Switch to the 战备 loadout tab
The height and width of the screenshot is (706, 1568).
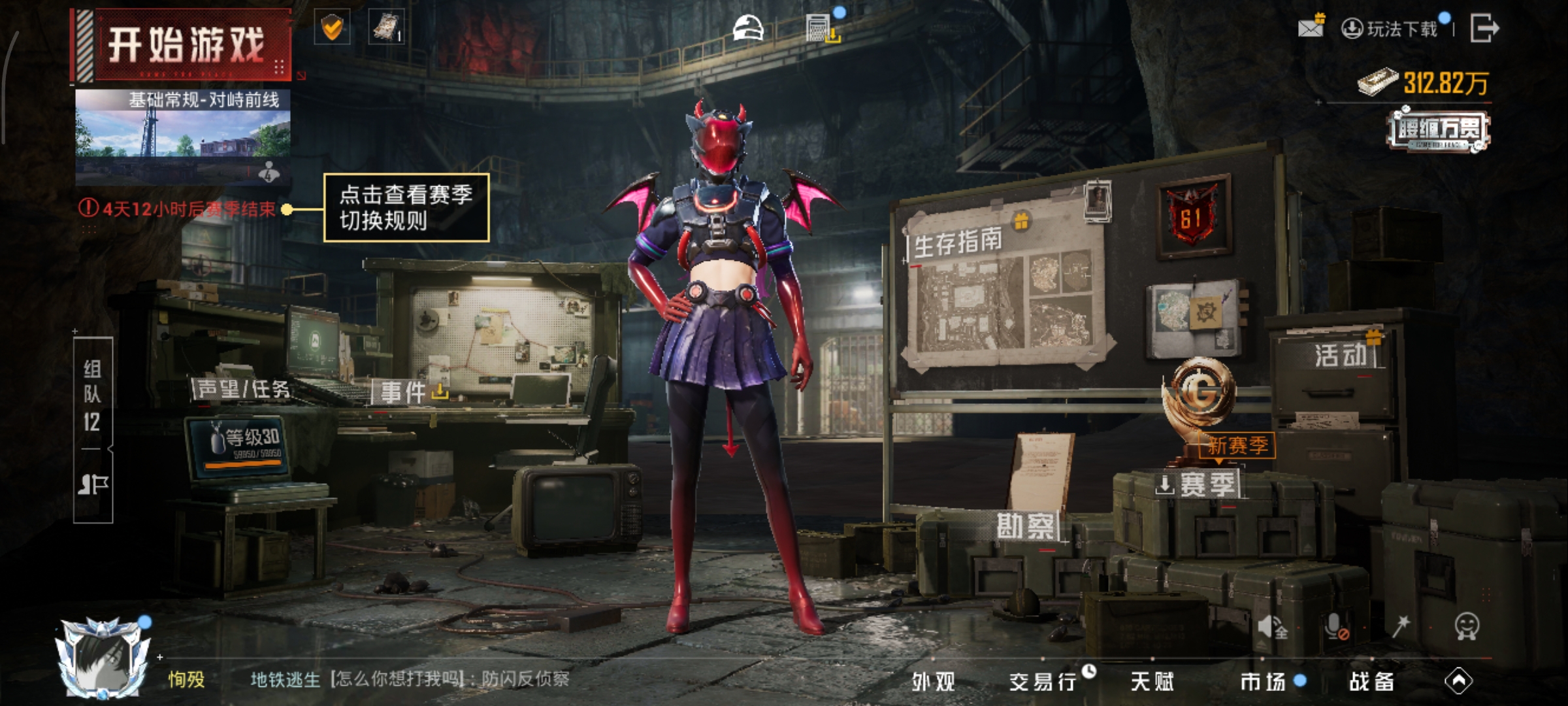click(1372, 682)
